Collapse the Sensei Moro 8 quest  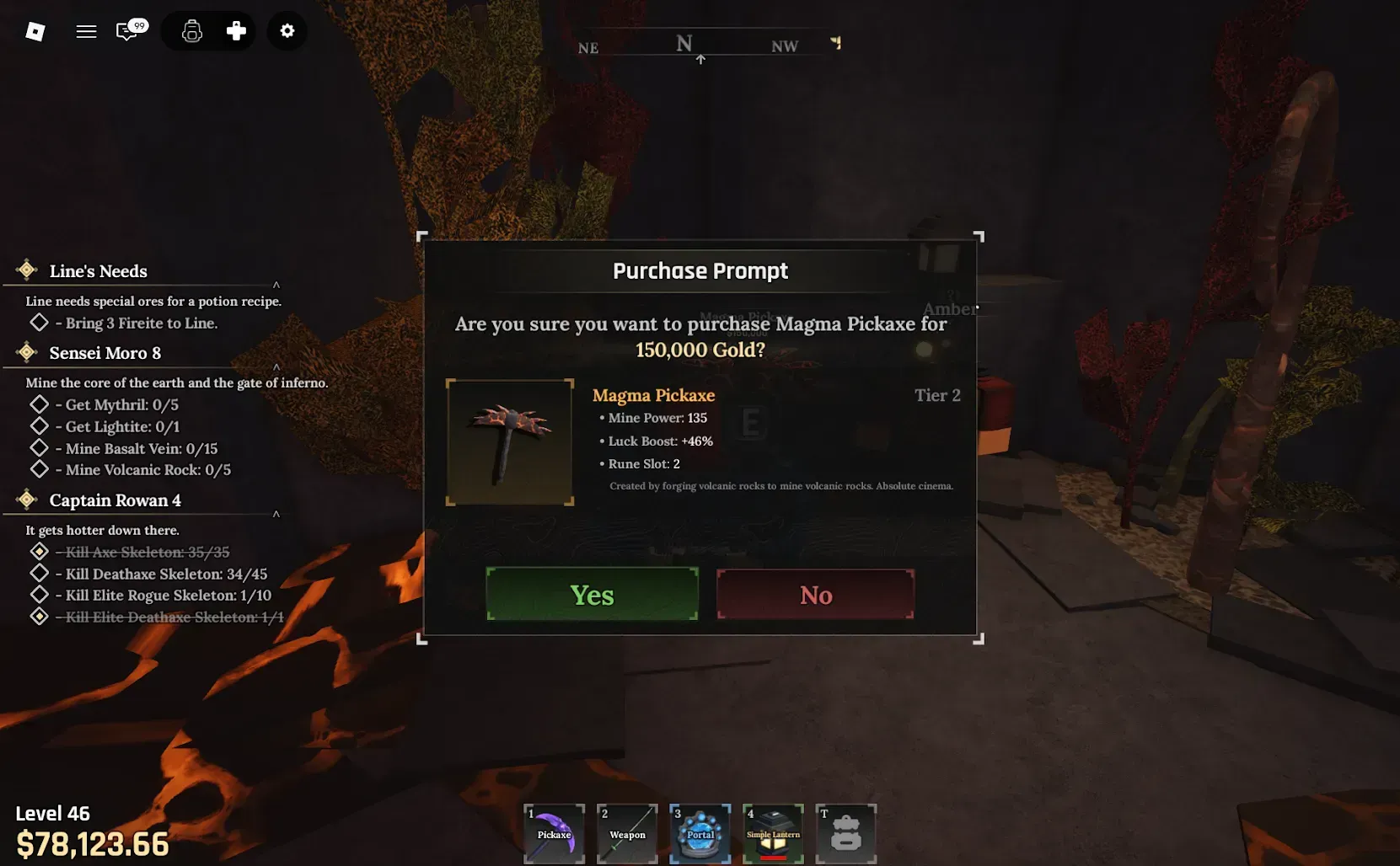pos(276,366)
